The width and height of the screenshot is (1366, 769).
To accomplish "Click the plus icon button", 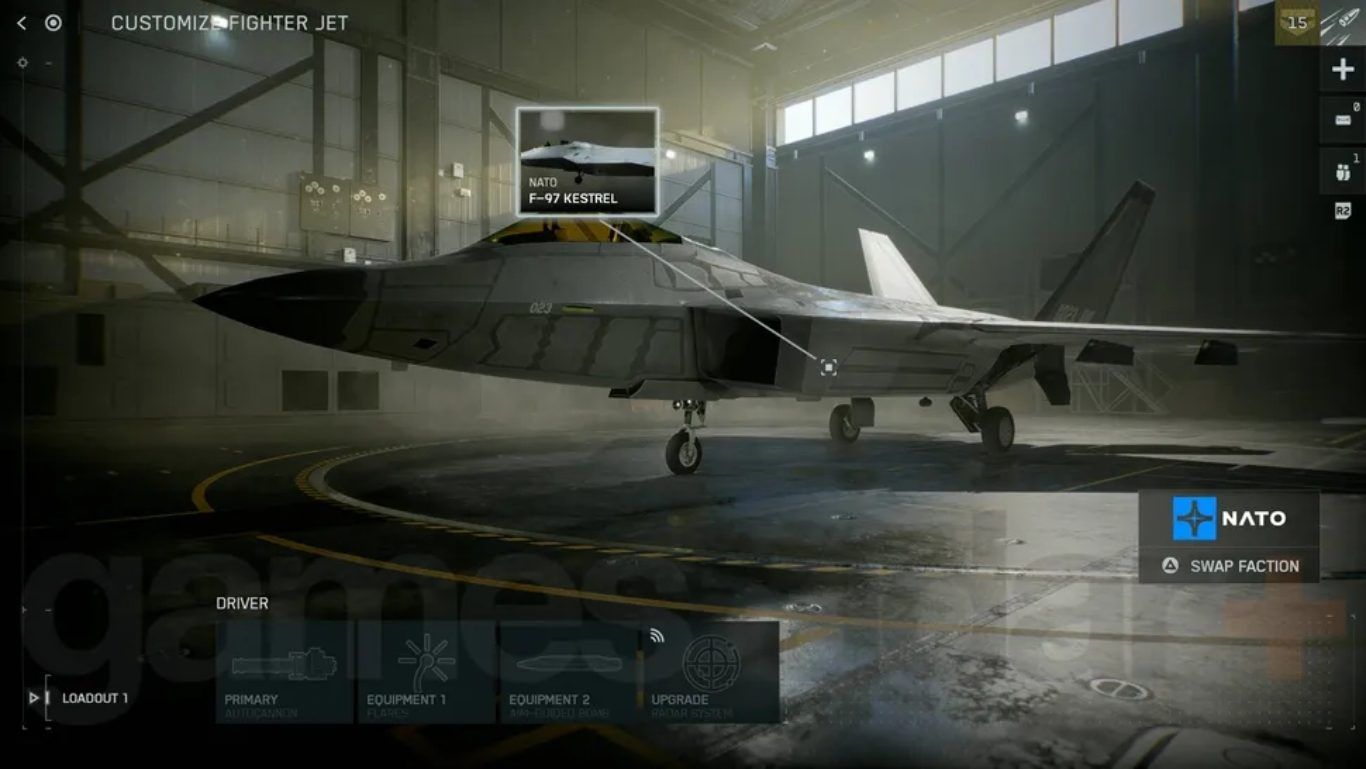I will (x=1342, y=69).
